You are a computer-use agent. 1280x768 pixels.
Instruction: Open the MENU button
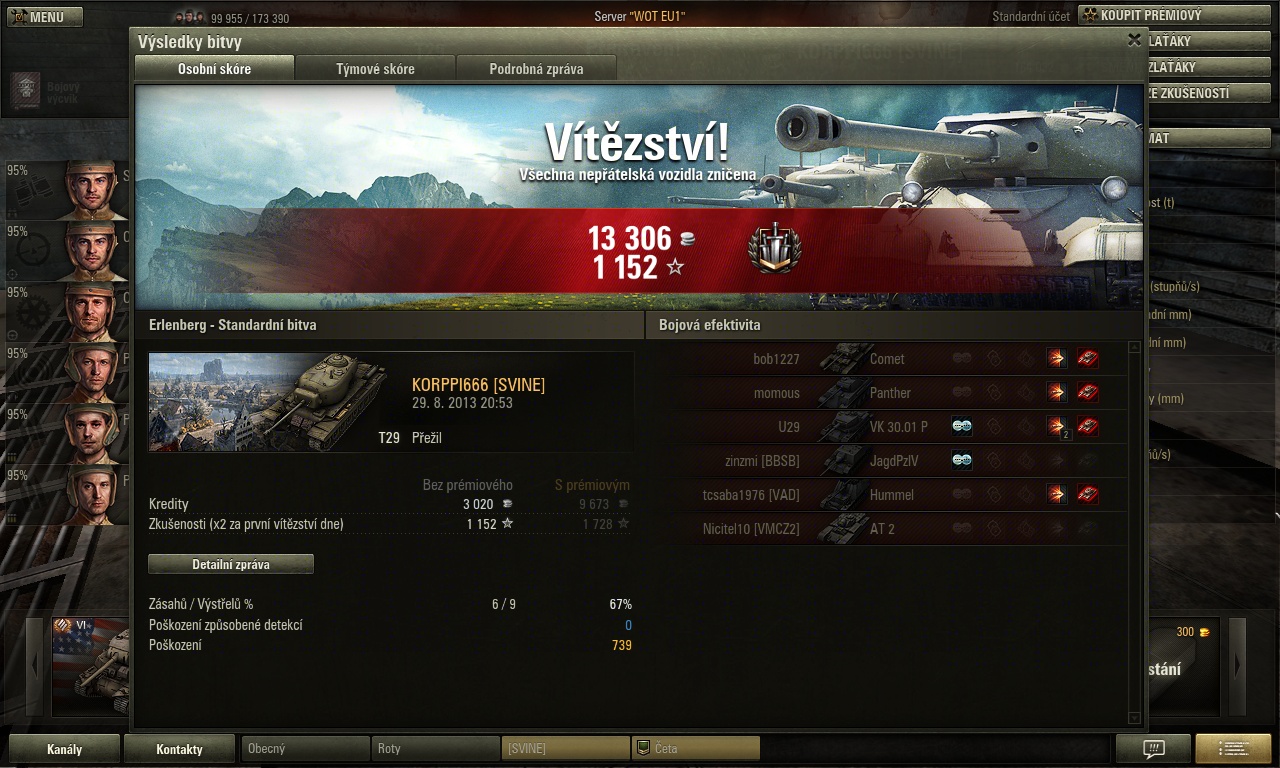pyautogui.click(x=46, y=17)
